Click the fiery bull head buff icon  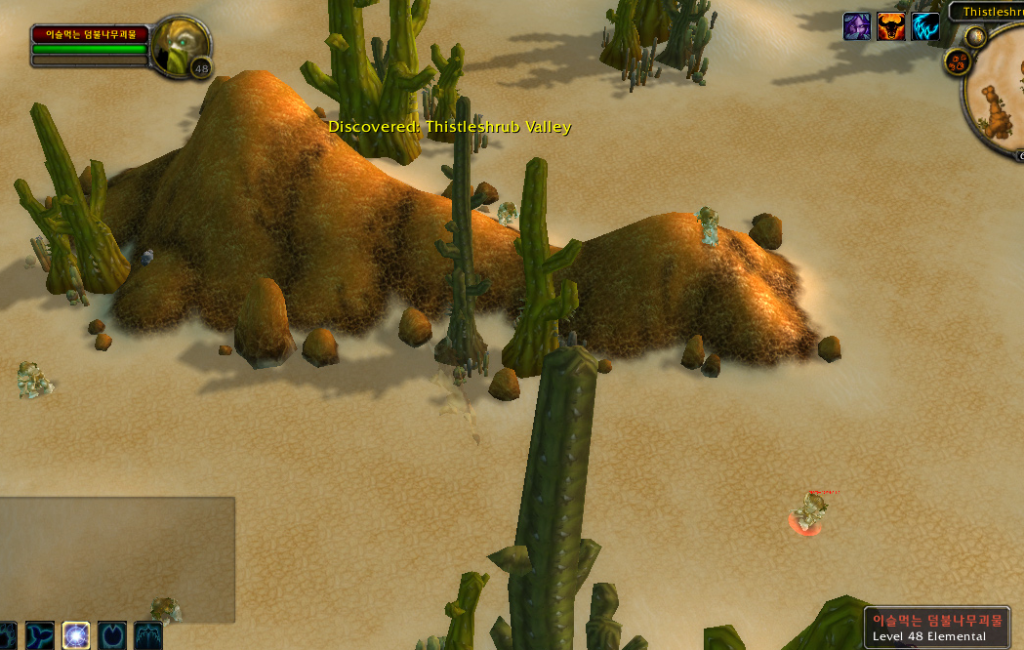891,26
